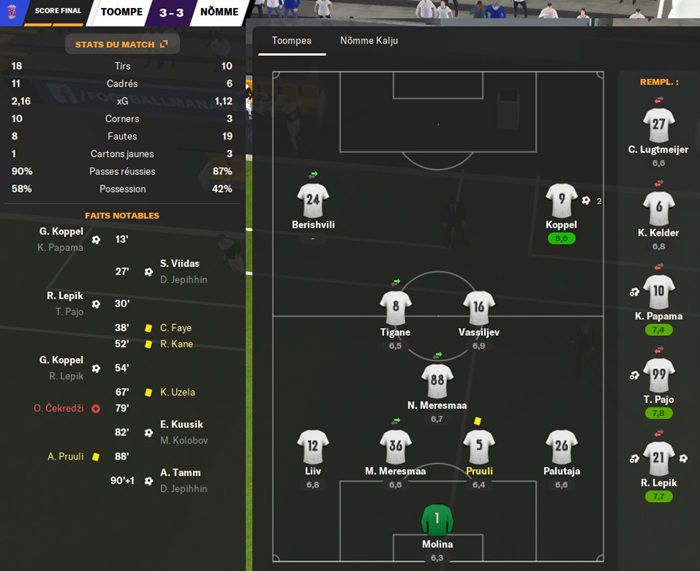Open the Stats du match panel
This screenshot has width=700, height=571.
tap(122, 44)
